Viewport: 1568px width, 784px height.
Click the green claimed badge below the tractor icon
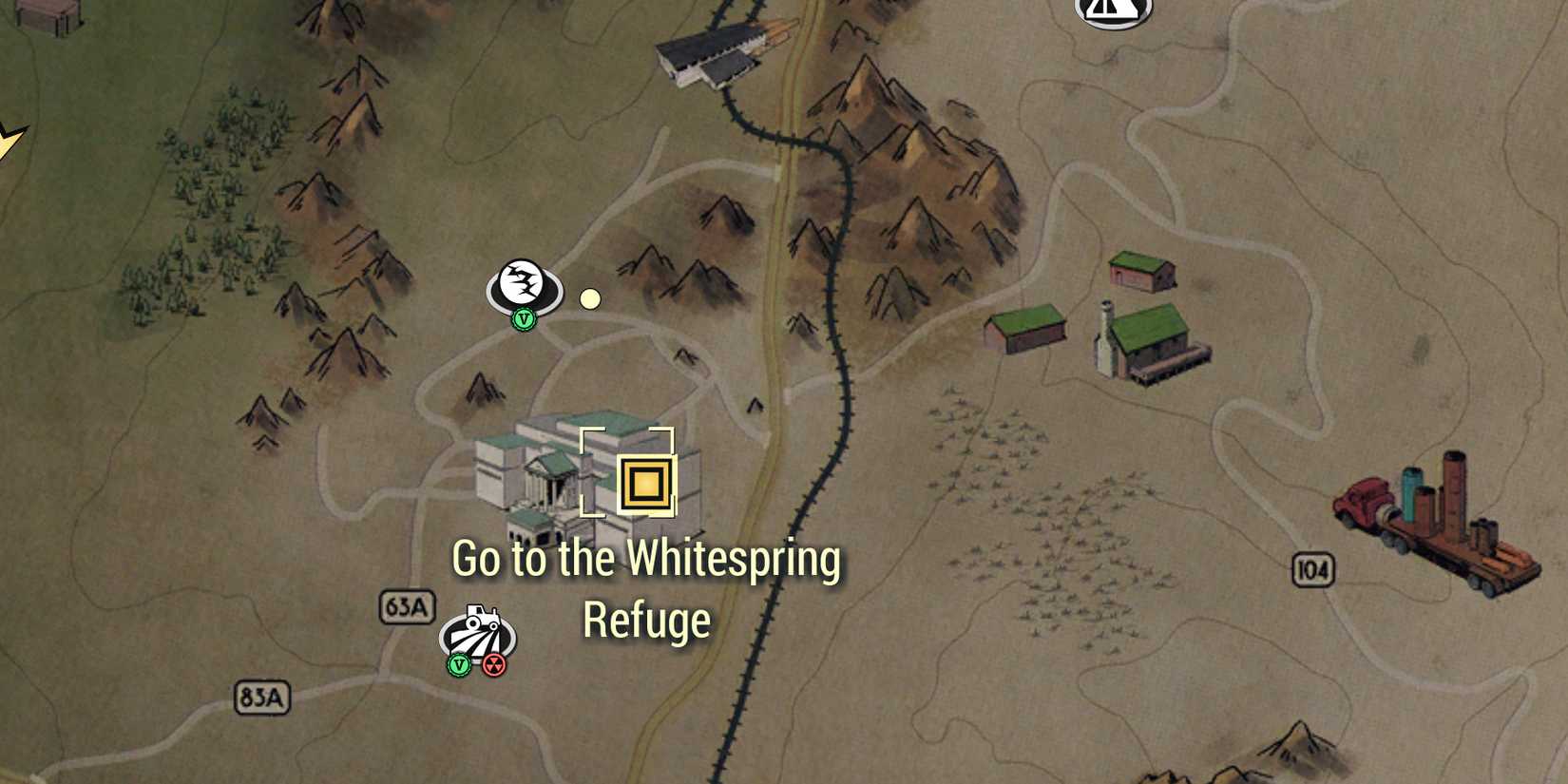coord(458,665)
